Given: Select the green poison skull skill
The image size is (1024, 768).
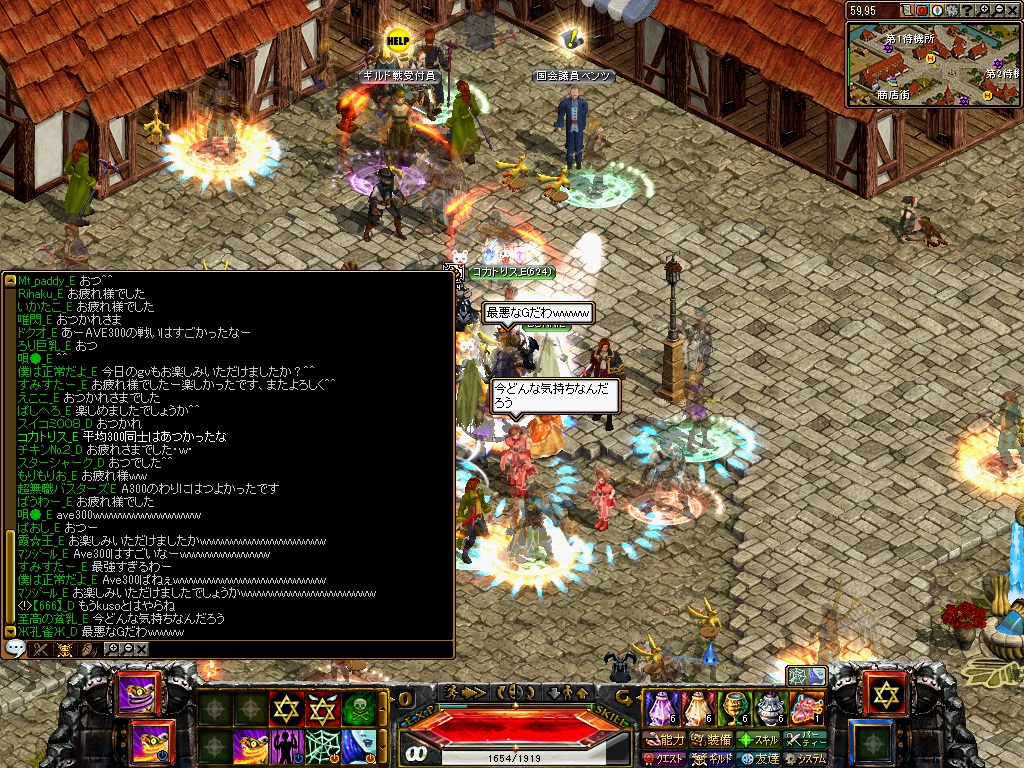Looking at the screenshot, I should [360, 709].
